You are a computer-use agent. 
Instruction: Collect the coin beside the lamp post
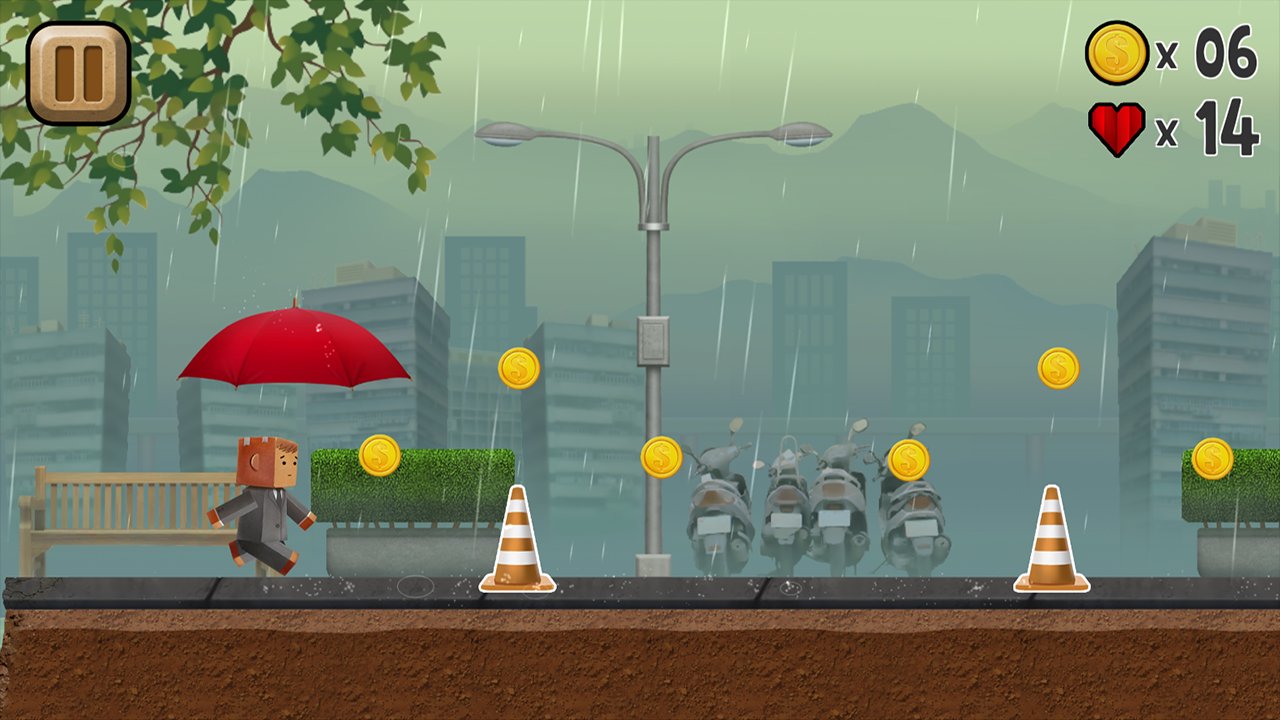[x=662, y=458]
